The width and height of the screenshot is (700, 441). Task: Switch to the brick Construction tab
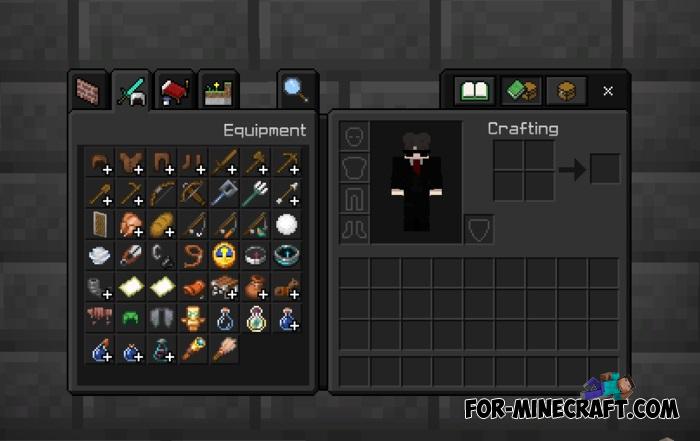click(x=88, y=91)
